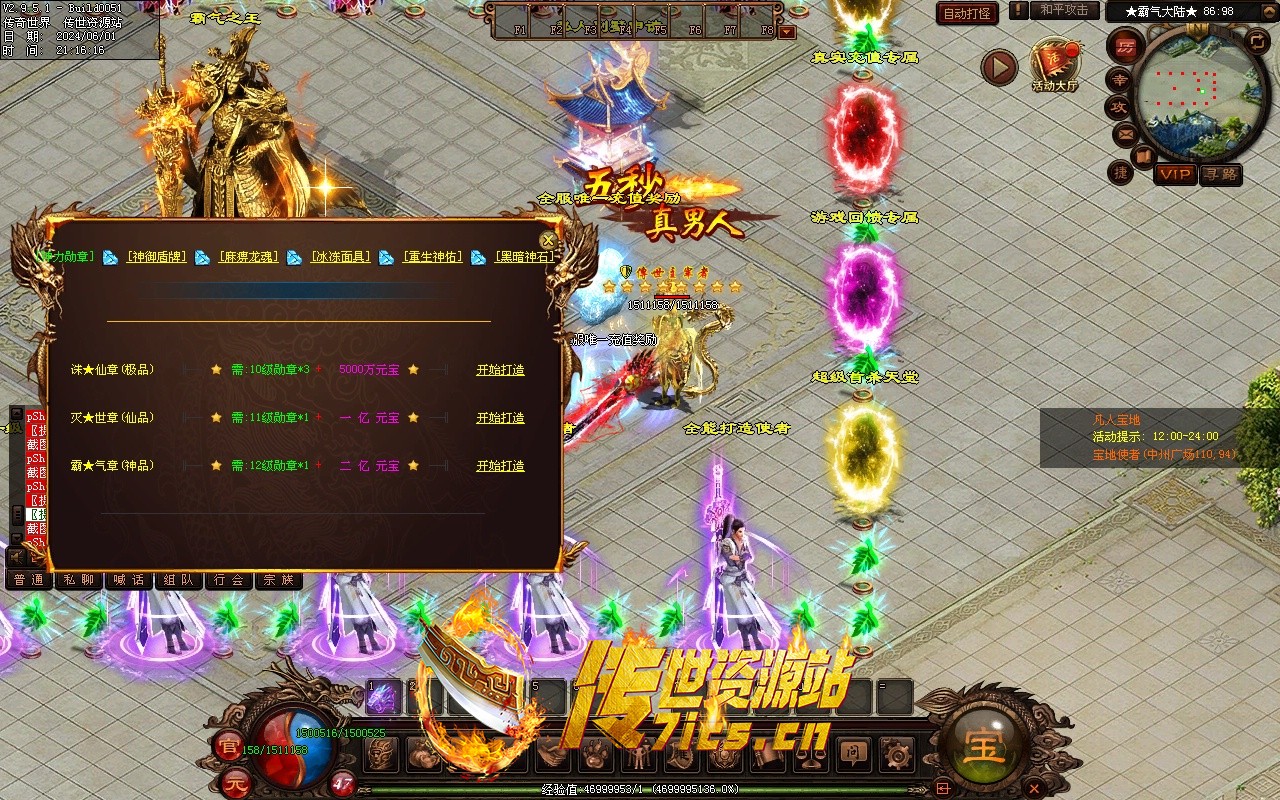The height and width of the screenshot is (800, 1280).
Task: Close the medal forging dialog
Action: (548, 241)
